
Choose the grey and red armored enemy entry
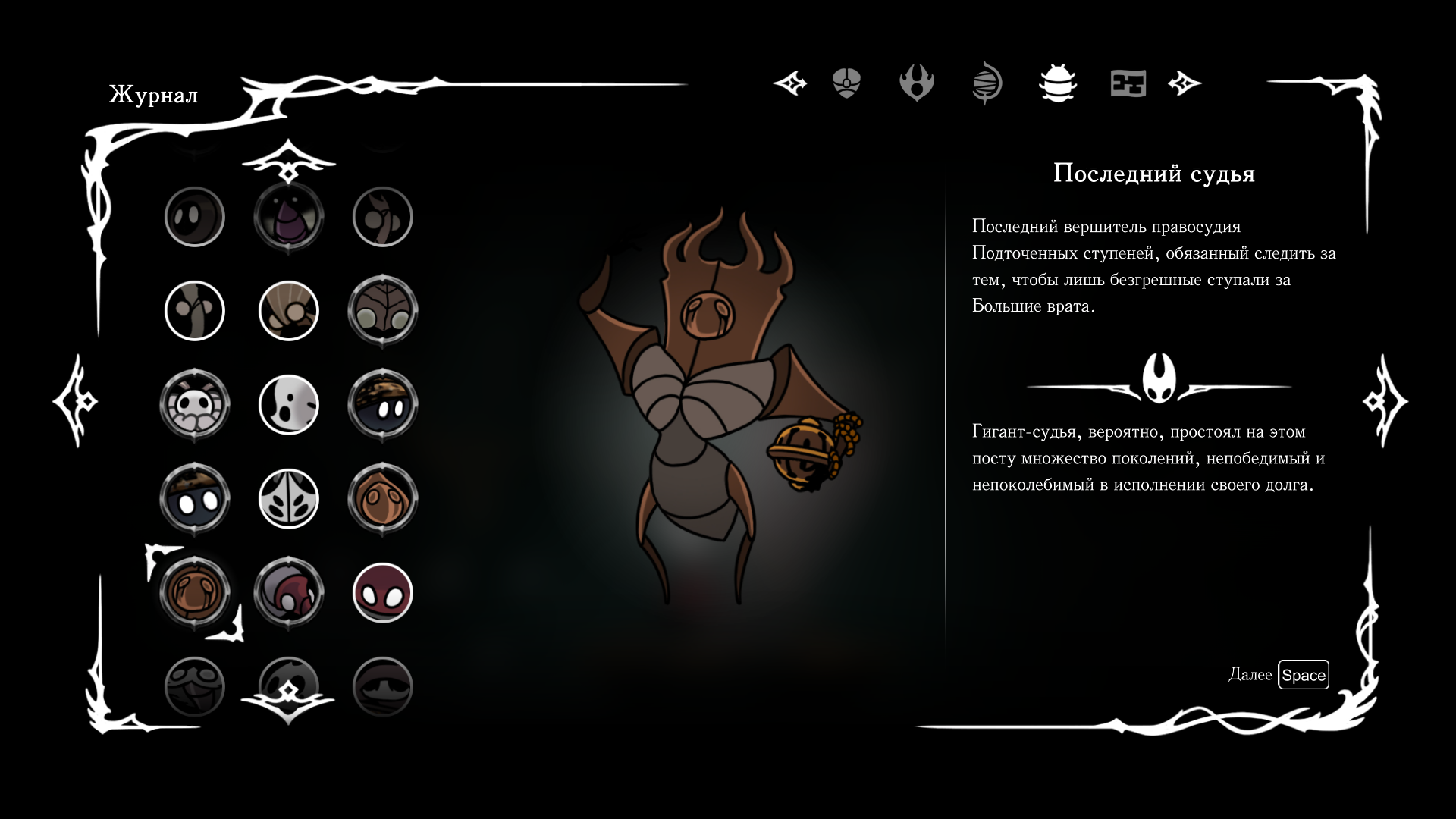click(x=288, y=593)
